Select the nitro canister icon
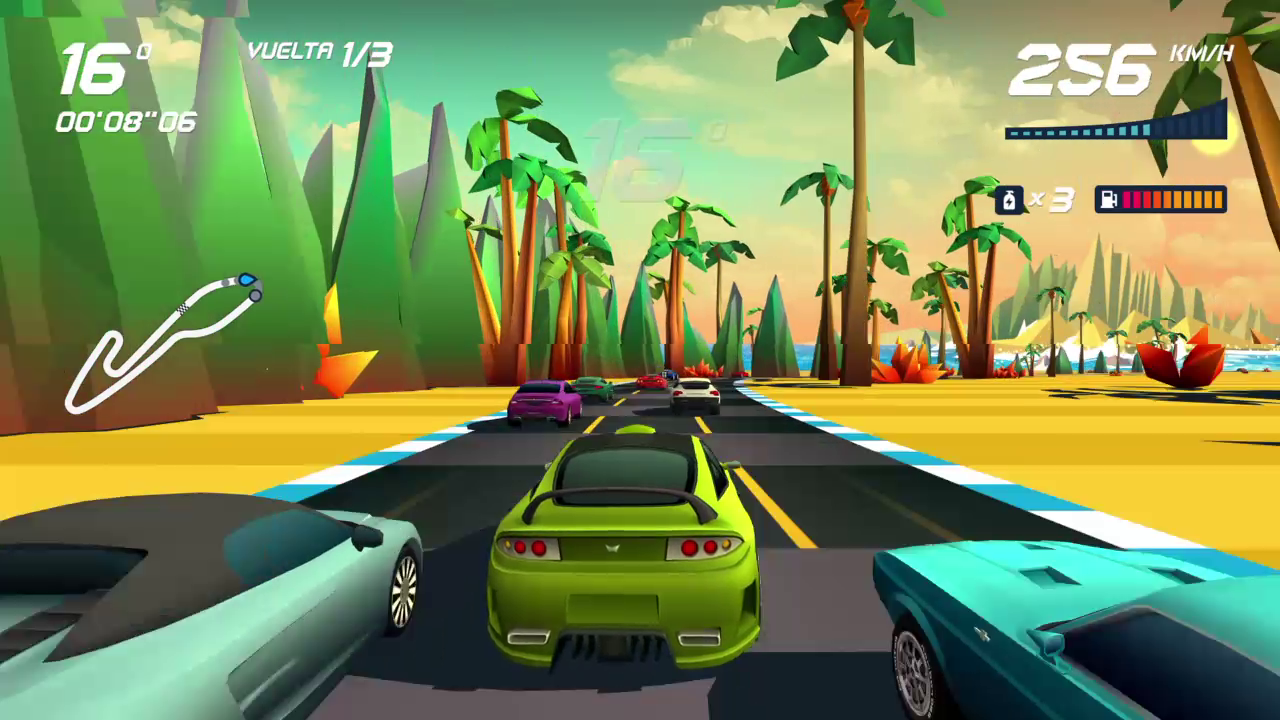The height and width of the screenshot is (720, 1280). [x=1009, y=199]
